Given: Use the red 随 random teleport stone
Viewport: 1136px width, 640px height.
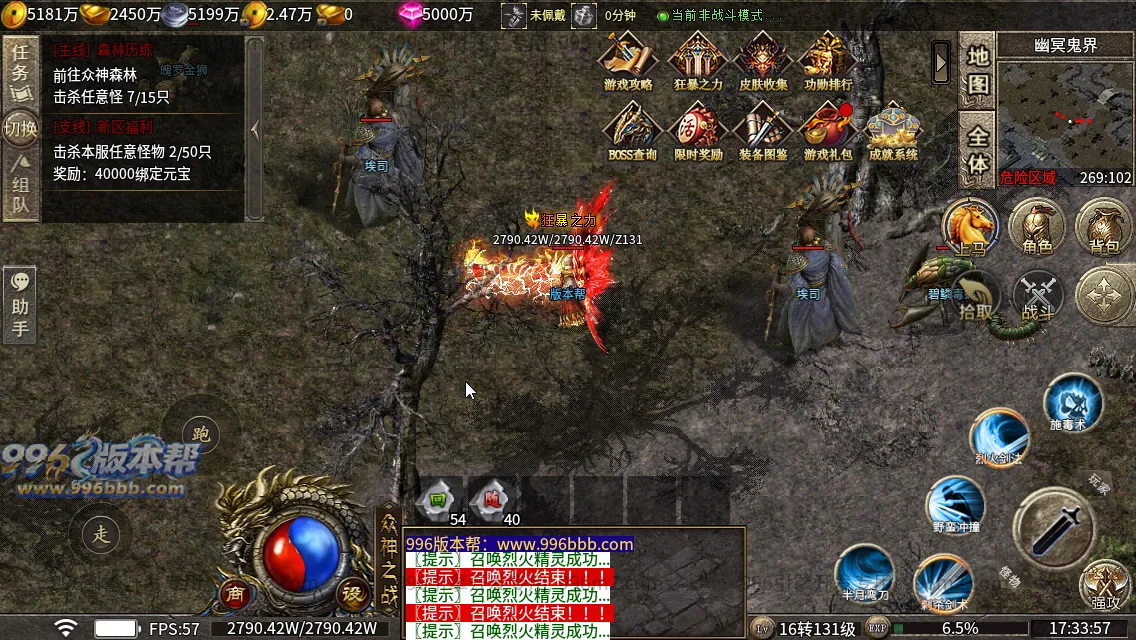Looking at the screenshot, I should [x=493, y=499].
